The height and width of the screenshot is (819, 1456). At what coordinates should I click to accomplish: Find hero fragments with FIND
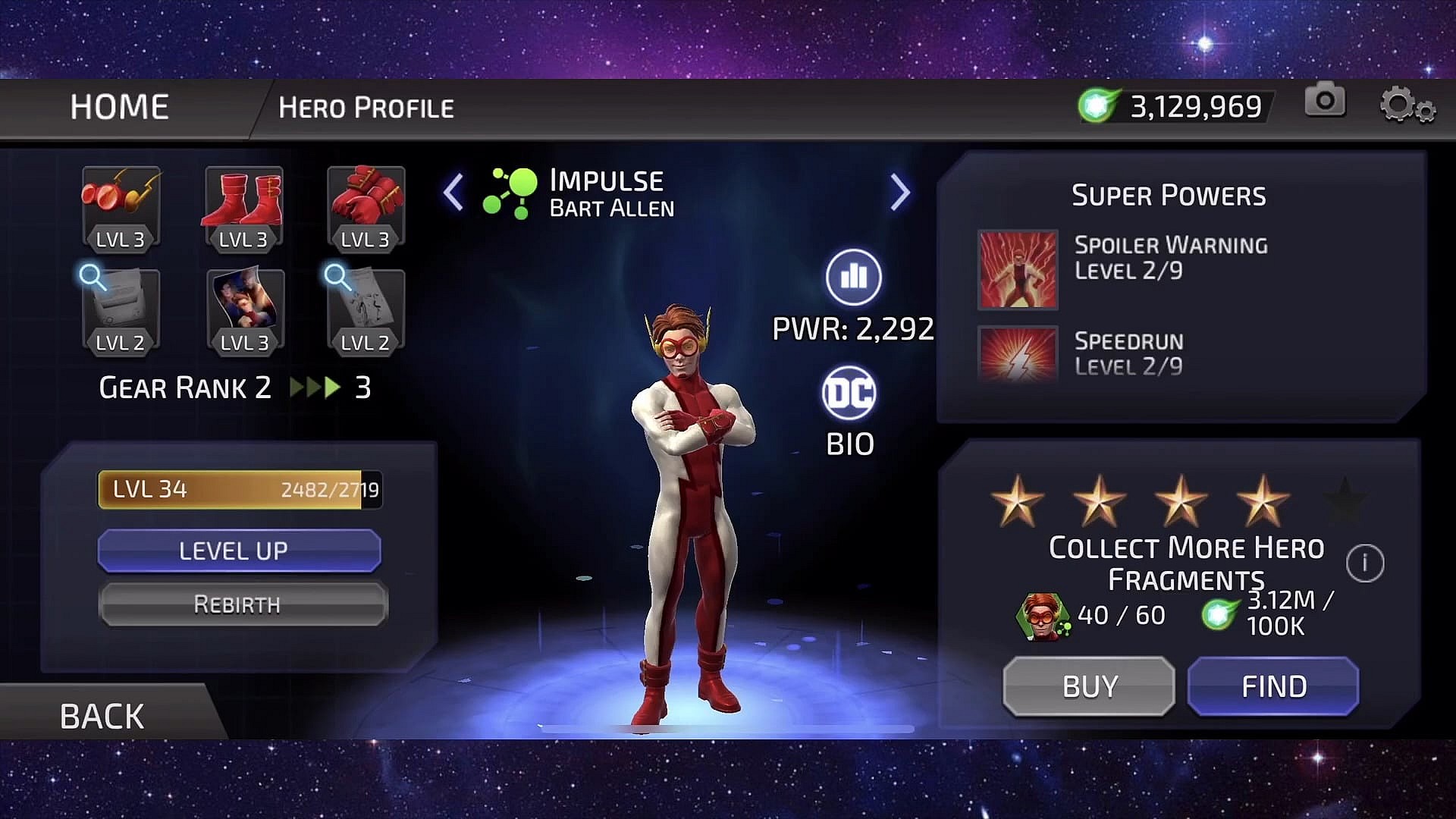(x=1273, y=686)
